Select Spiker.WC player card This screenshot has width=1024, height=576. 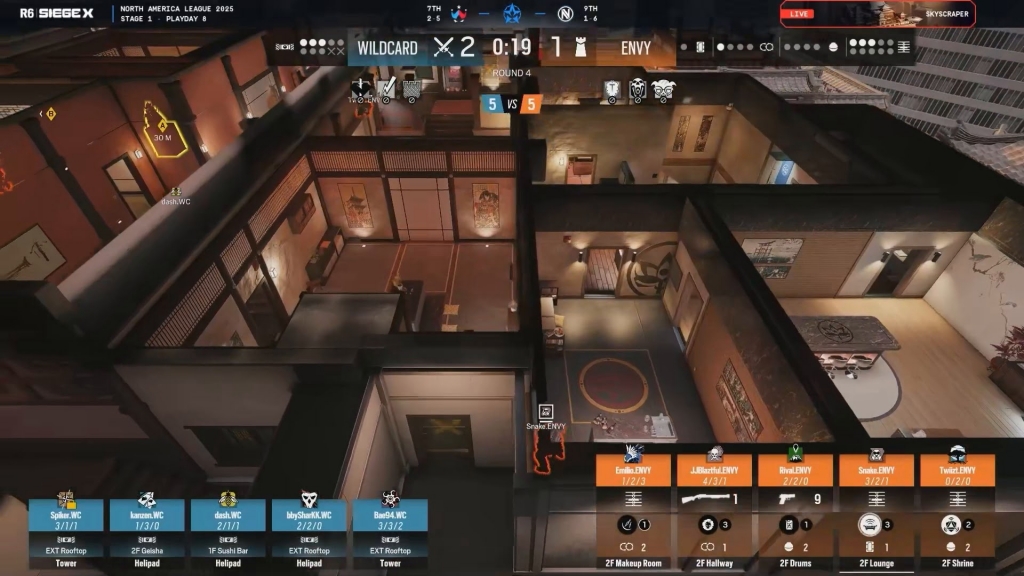coord(66,515)
